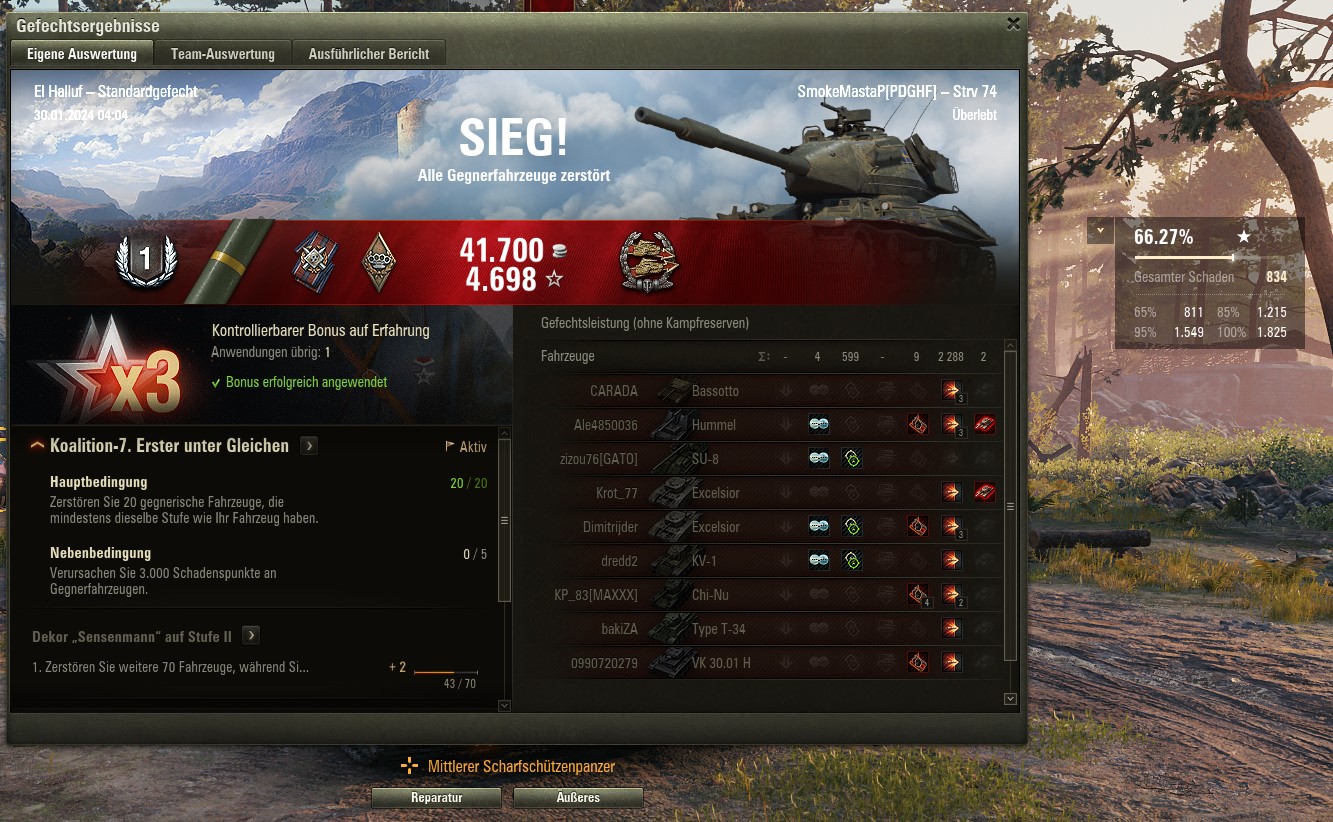
Task: Click the red destroyed tank icon for Hummel
Action: point(985,424)
